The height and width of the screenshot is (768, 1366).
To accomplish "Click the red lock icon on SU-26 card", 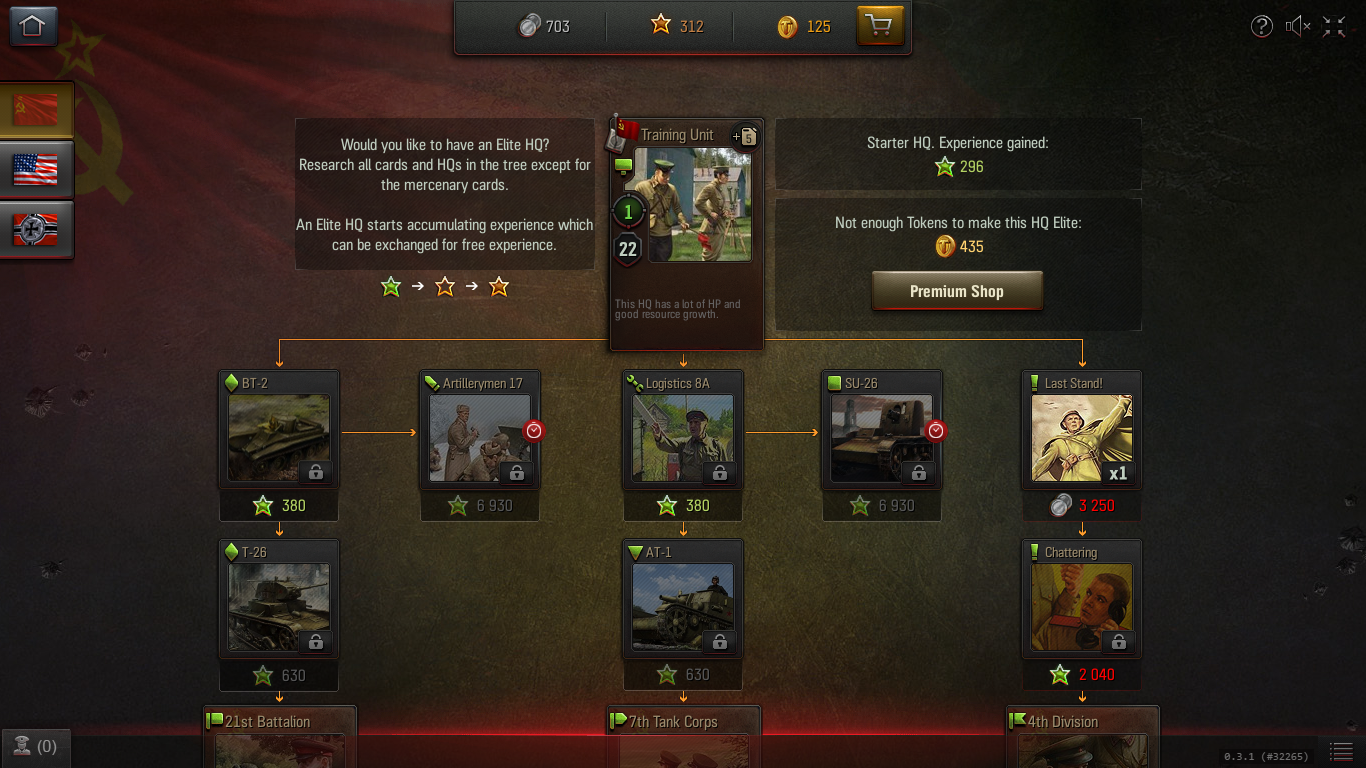I will [x=936, y=430].
